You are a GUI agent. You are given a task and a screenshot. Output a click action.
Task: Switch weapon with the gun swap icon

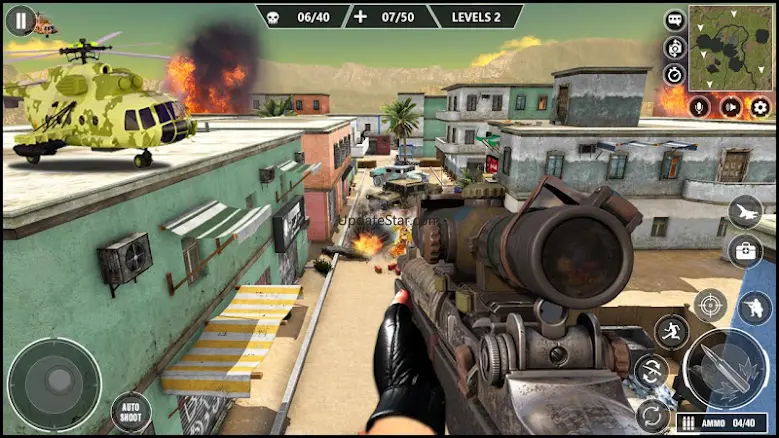[652, 371]
